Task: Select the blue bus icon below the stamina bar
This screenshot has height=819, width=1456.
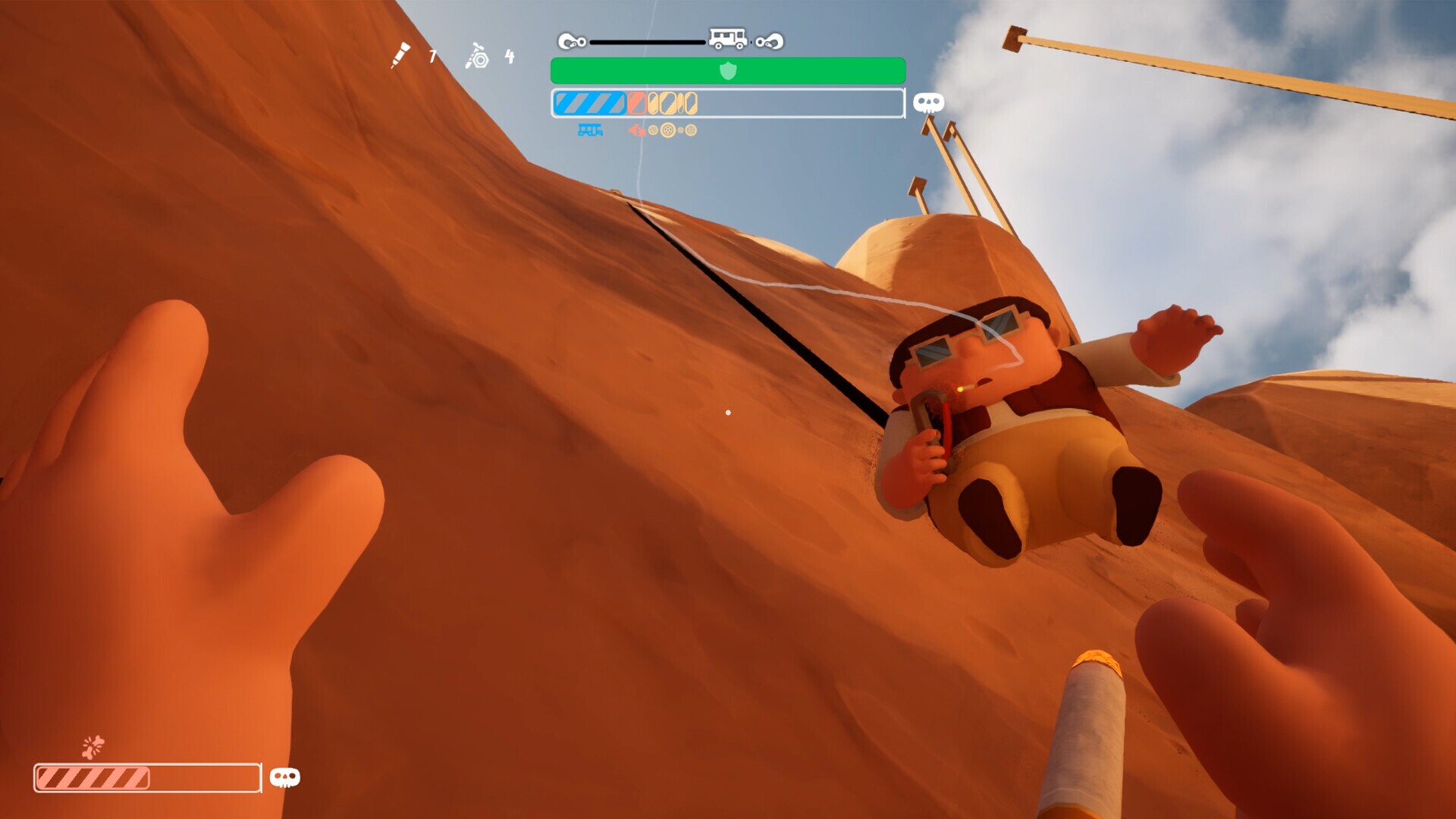Action: point(589,130)
